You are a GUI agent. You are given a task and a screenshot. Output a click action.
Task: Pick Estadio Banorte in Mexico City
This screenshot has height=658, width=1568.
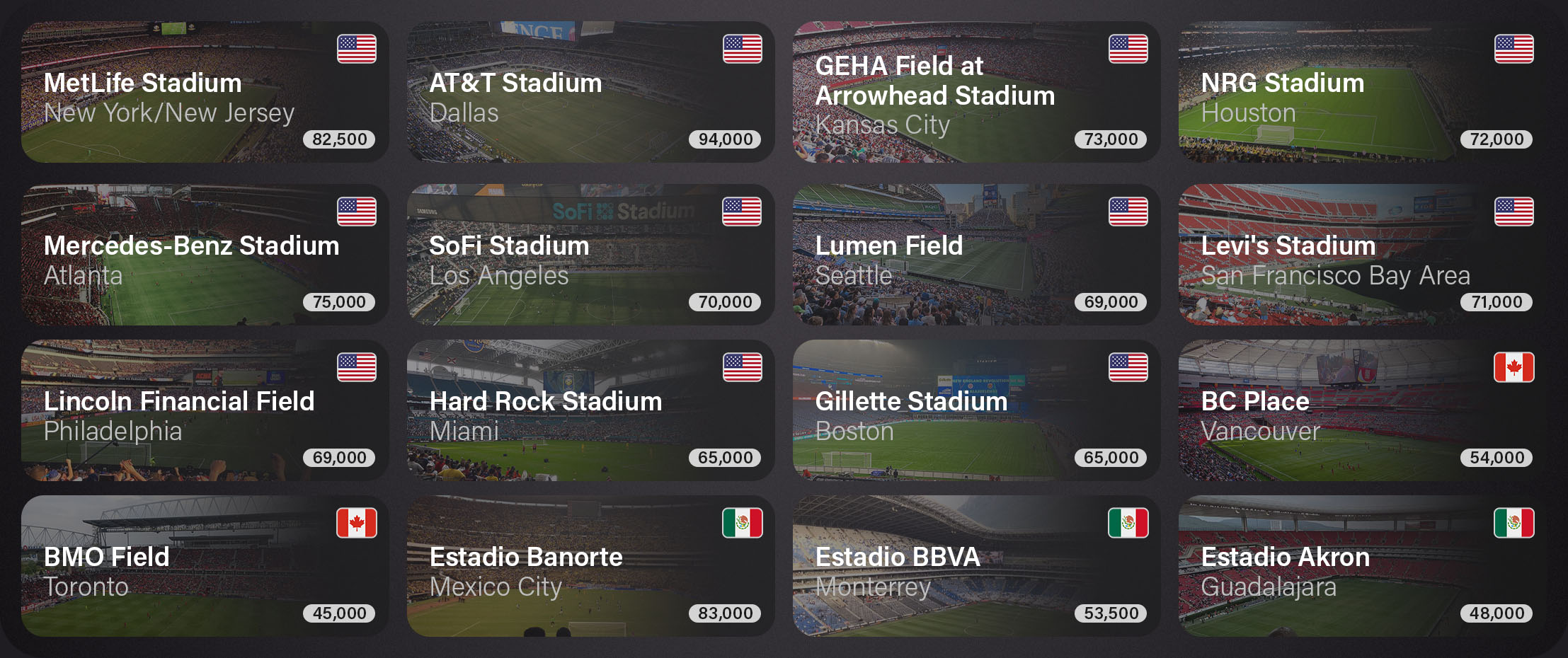coord(590,566)
